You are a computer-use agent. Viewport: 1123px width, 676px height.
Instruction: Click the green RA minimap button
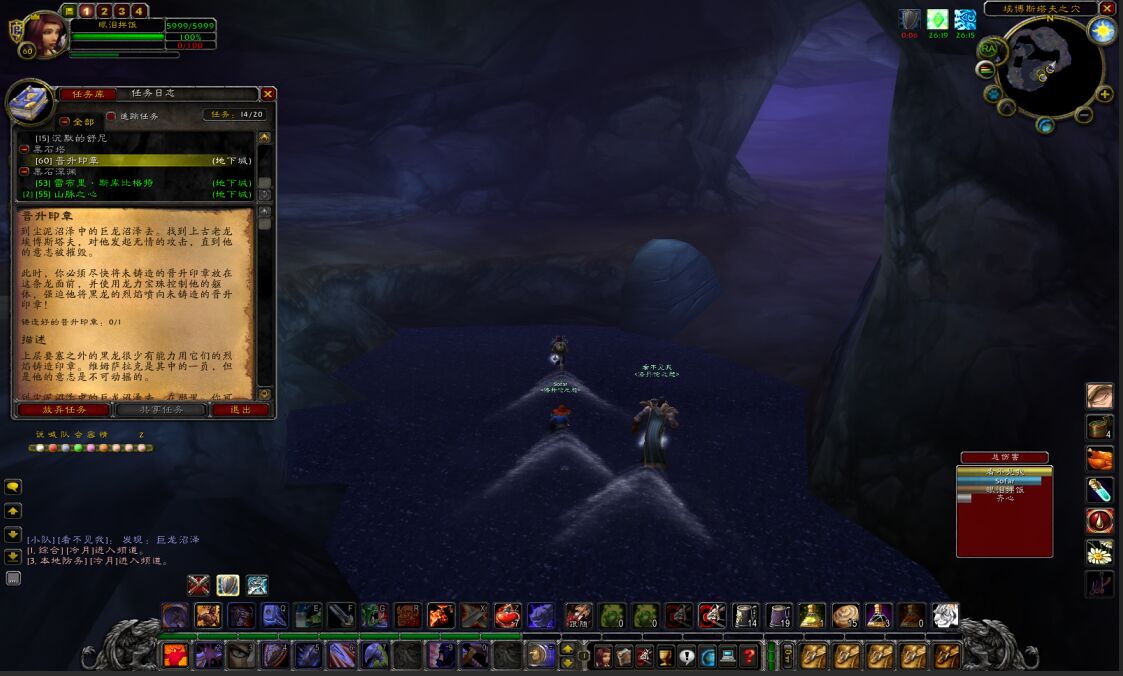click(989, 48)
